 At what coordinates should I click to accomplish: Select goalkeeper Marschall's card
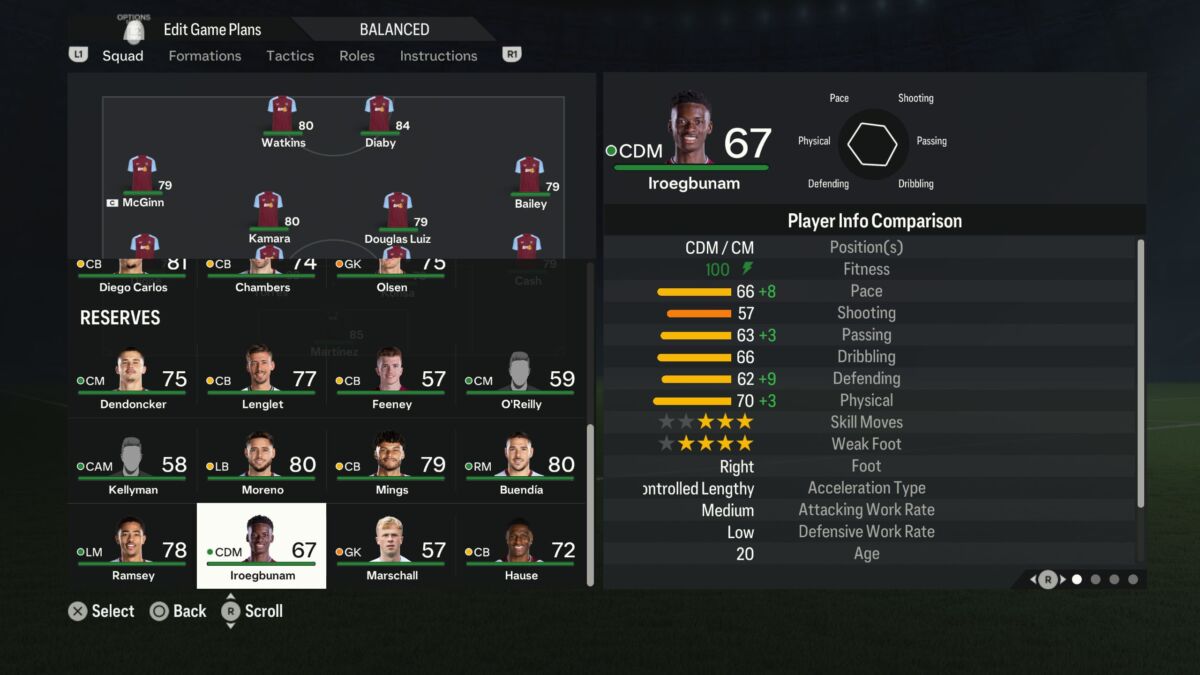point(391,551)
